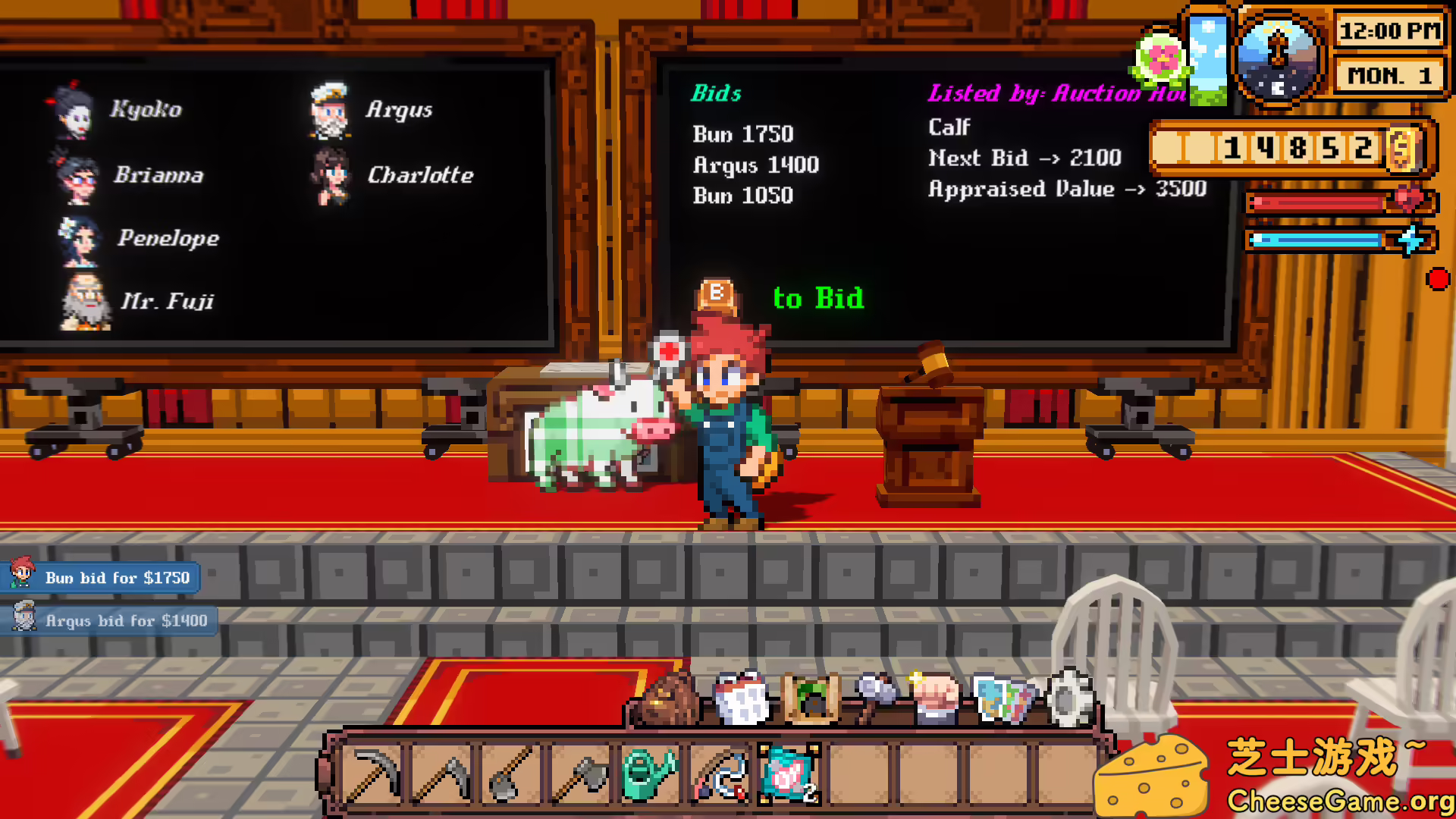Select the scythe tool slot
The height and width of the screenshot is (819, 1456).
[x=444, y=773]
